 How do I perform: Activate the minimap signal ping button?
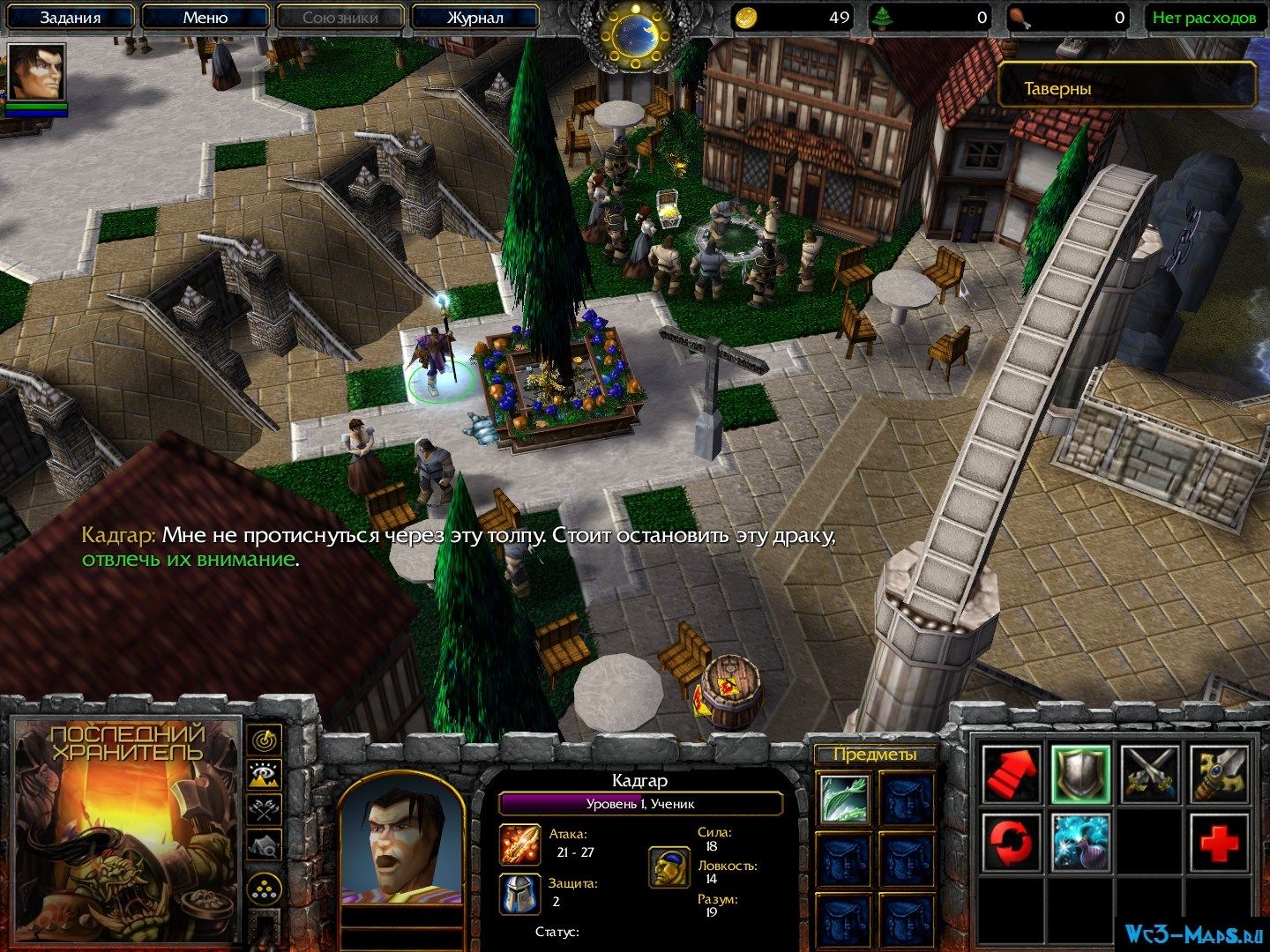coord(263,740)
